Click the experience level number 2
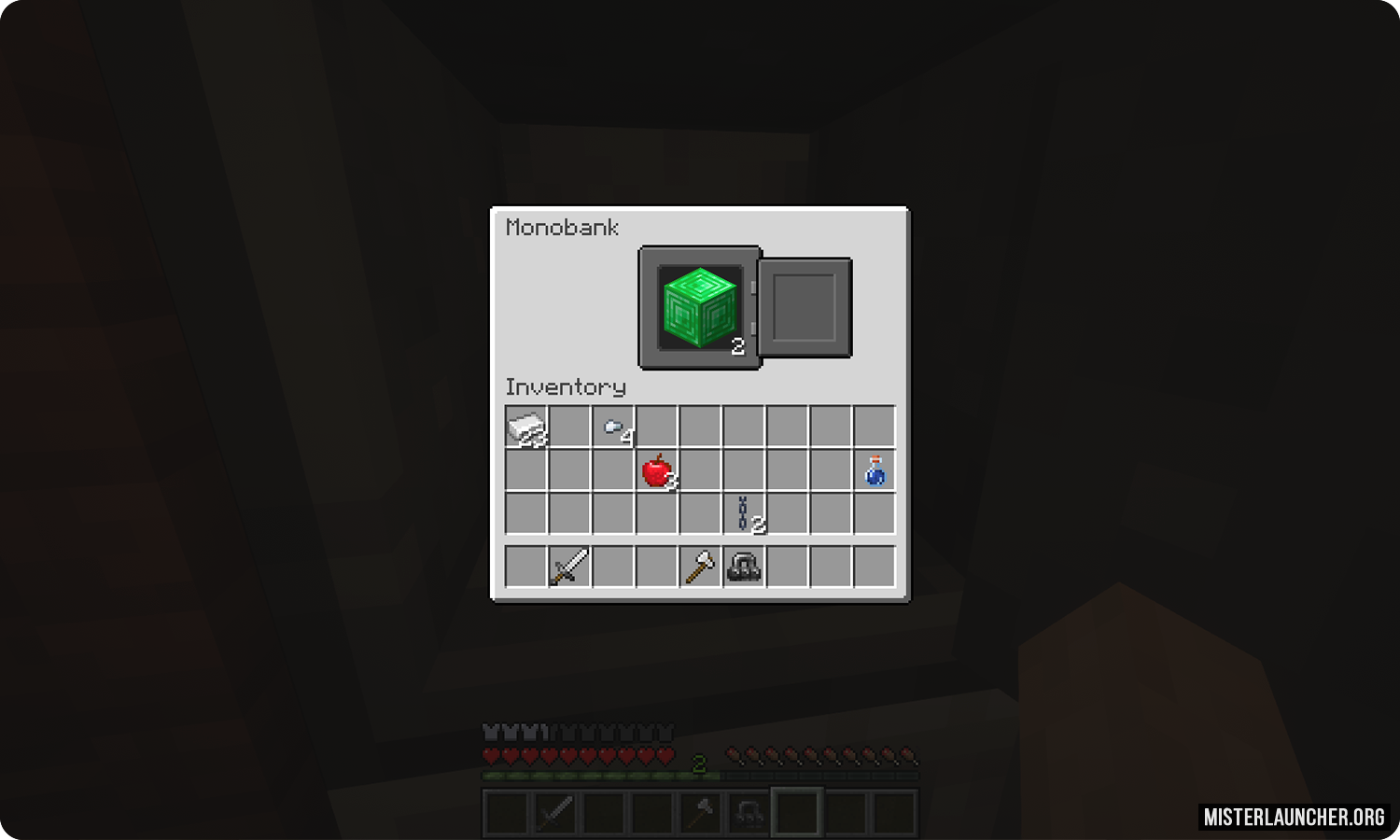Image resolution: width=1400 pixels, height=840 pixels. coord(699,765)
